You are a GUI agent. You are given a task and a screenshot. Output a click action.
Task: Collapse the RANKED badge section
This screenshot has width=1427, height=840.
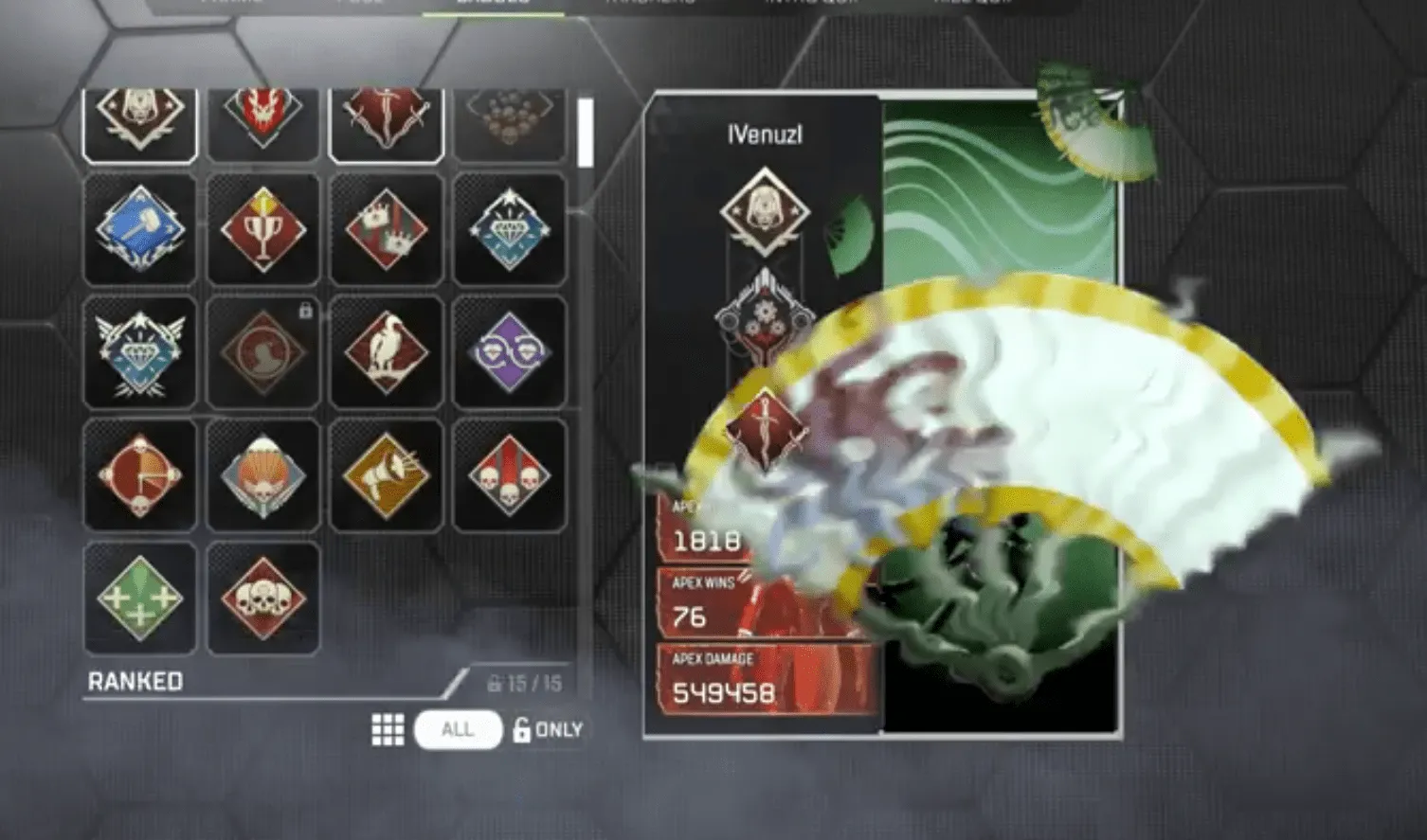pos(135,681)
